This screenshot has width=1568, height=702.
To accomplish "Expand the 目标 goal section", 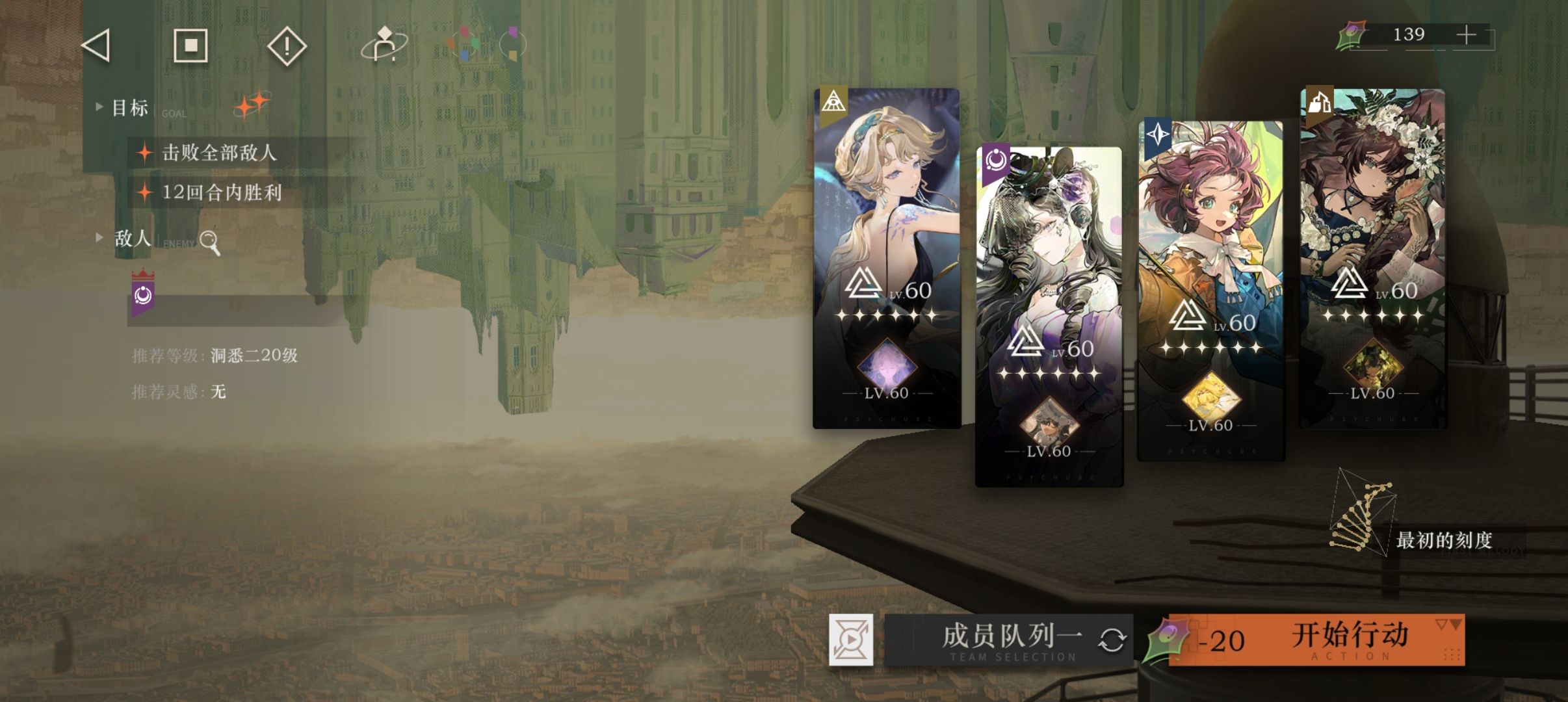I will click(99, 107).
